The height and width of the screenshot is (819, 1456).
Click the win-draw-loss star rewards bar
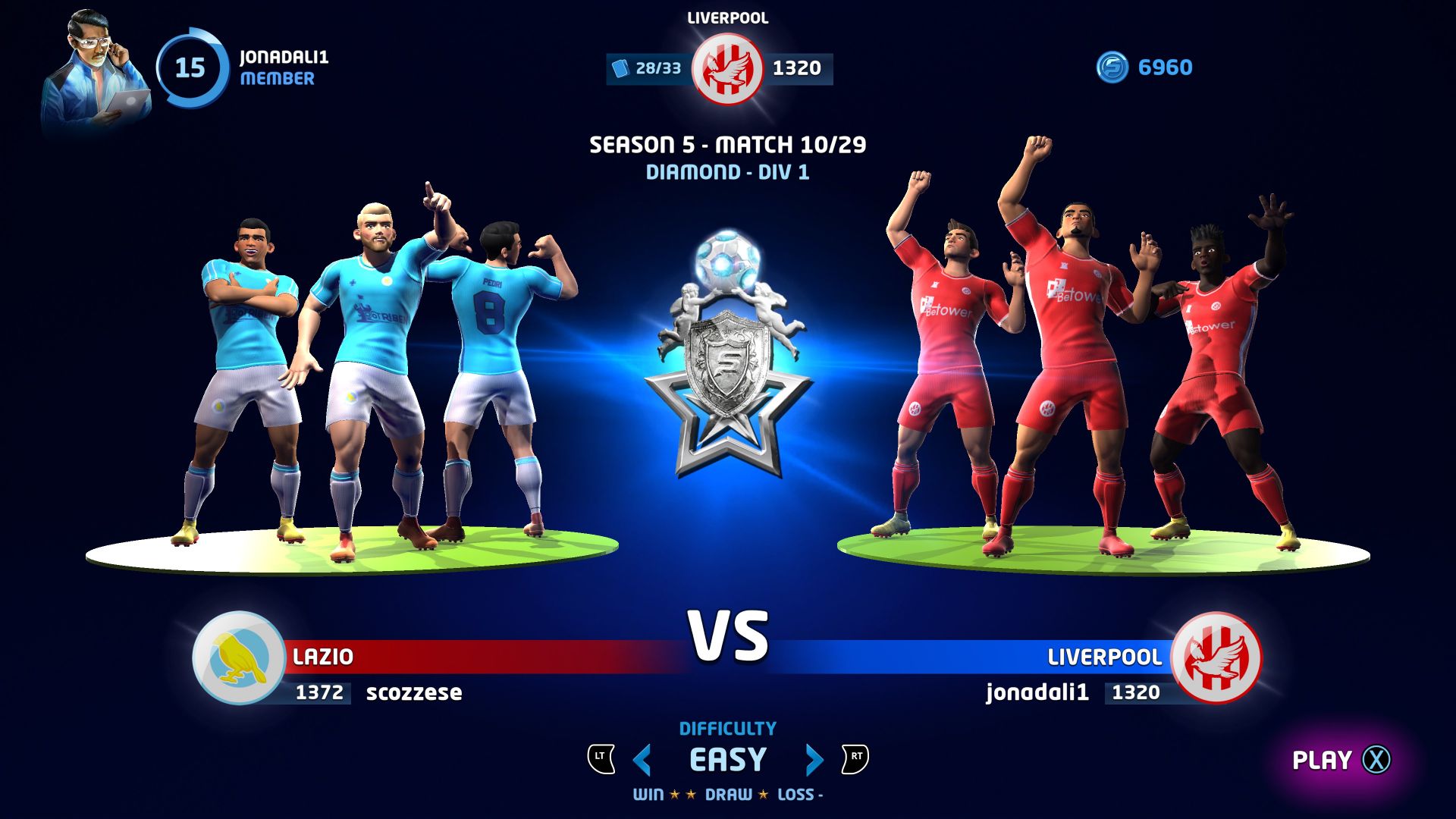pos(726,796)
